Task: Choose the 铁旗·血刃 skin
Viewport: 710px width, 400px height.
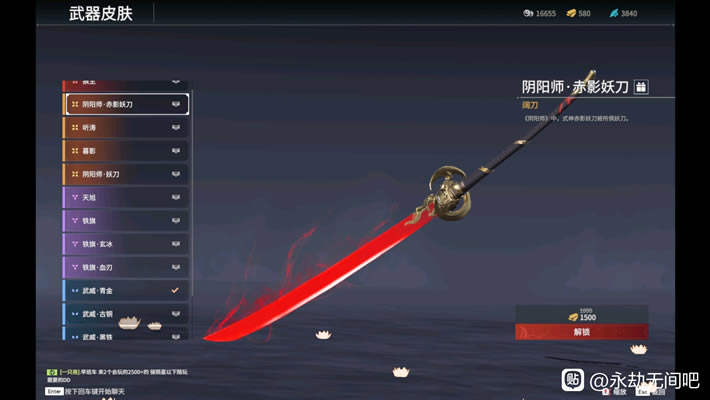Action: click(x=126, y=267)
